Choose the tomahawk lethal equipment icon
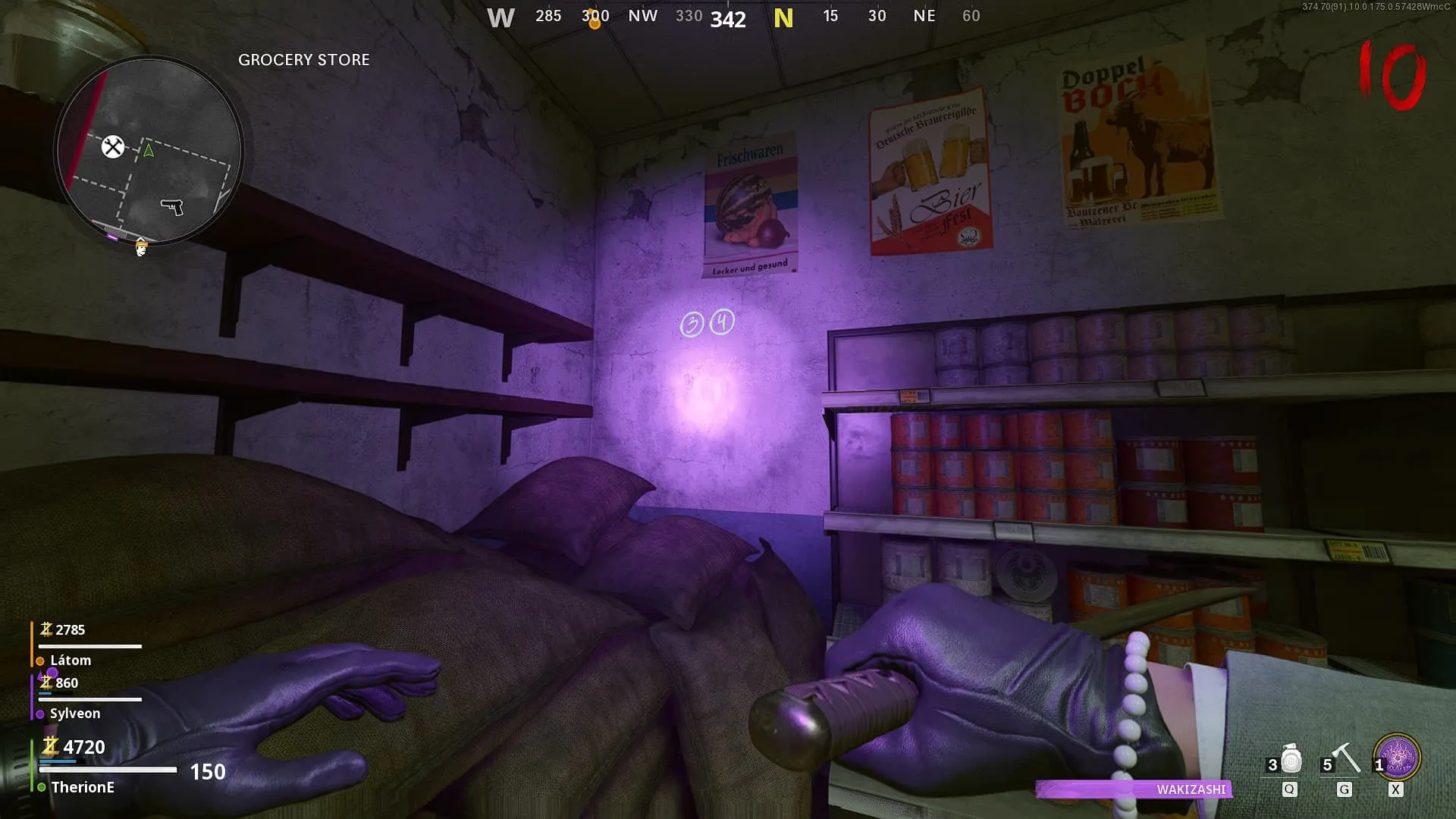The image size is (1456, 819). [1345, 758]
